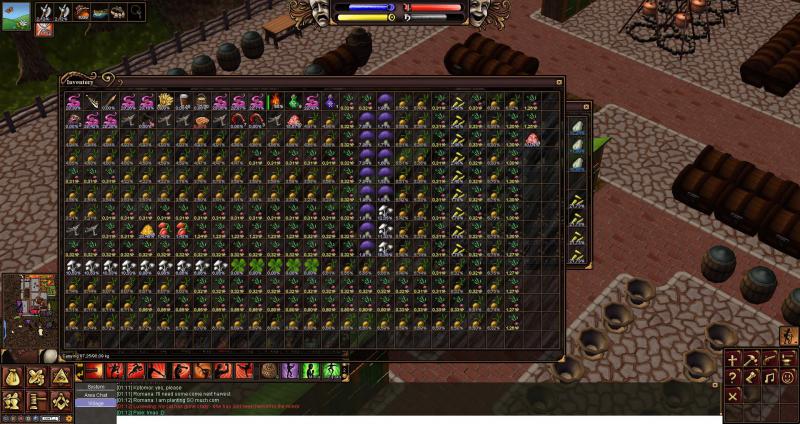Click the music note button
The image size is (800, 424).
pos(771,377)
